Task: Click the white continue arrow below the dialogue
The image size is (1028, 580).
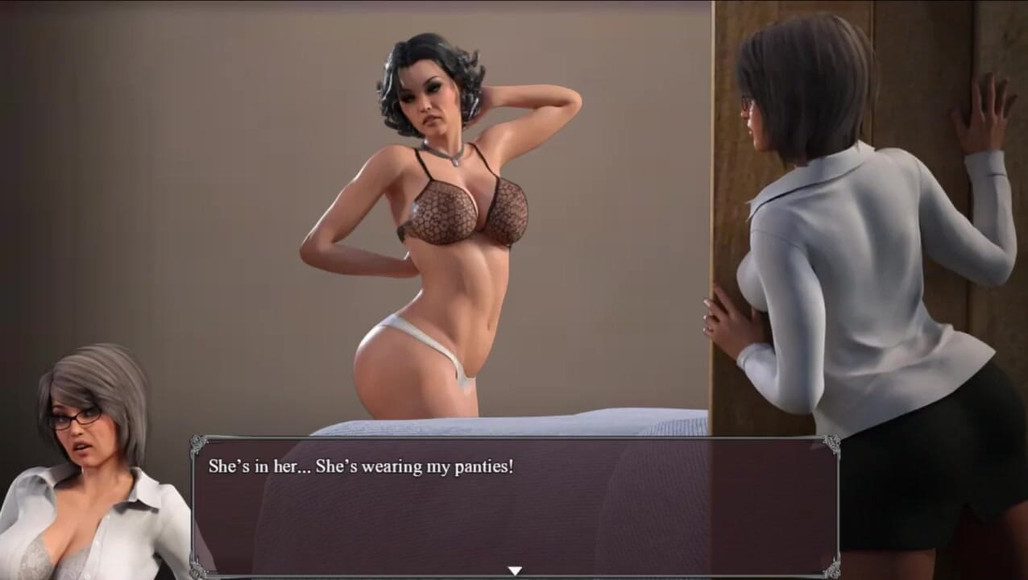Action: pos(515,571)
